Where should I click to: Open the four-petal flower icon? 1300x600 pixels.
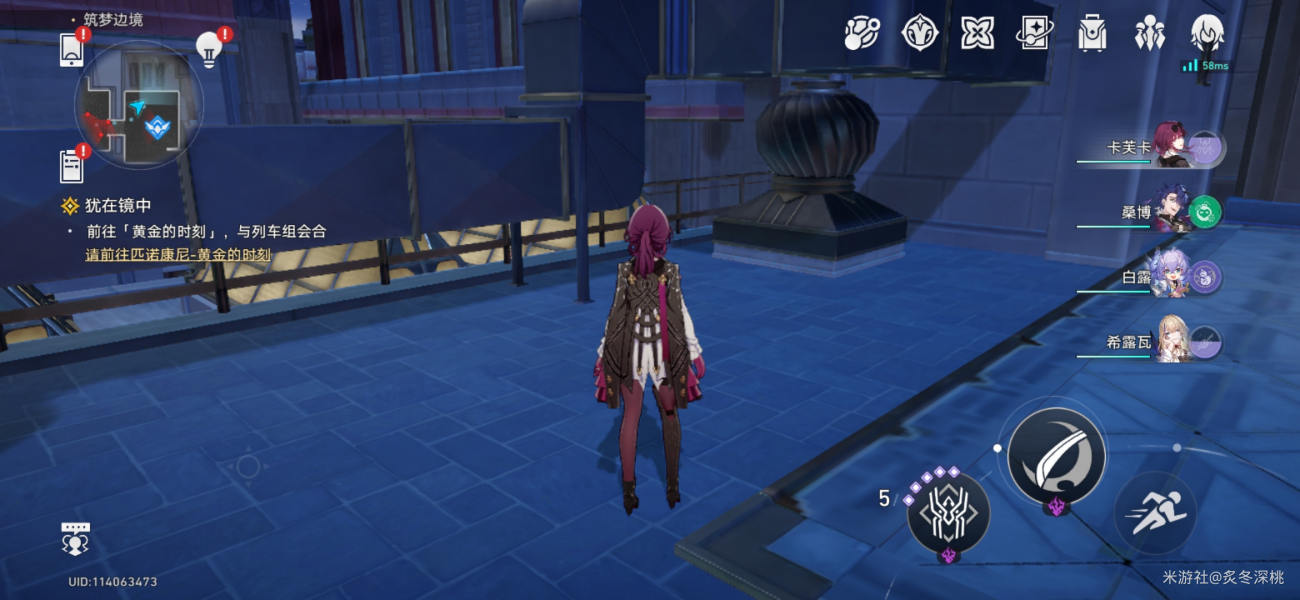click(x=977, y=34)
